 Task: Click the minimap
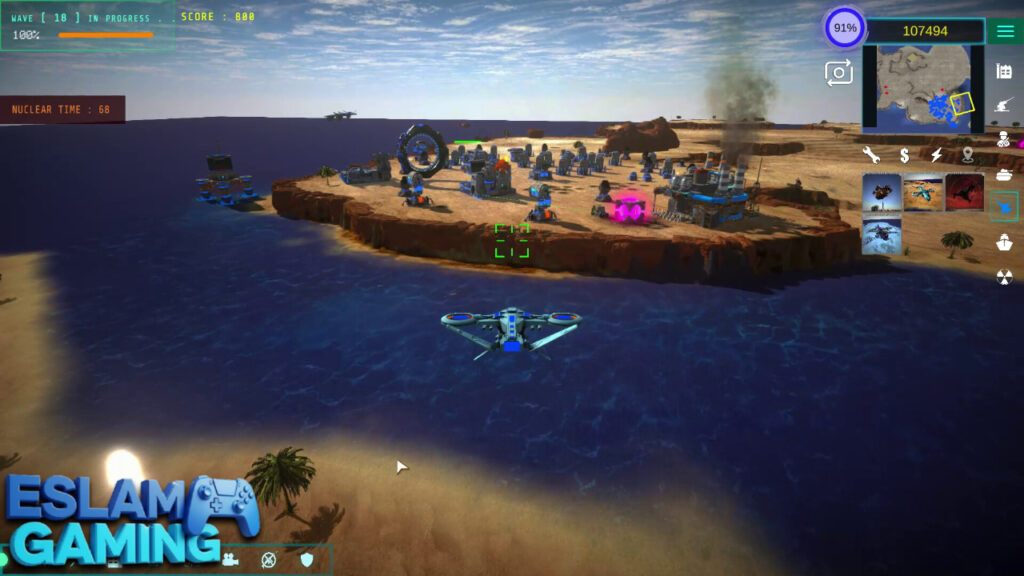[x=922, y=87]
